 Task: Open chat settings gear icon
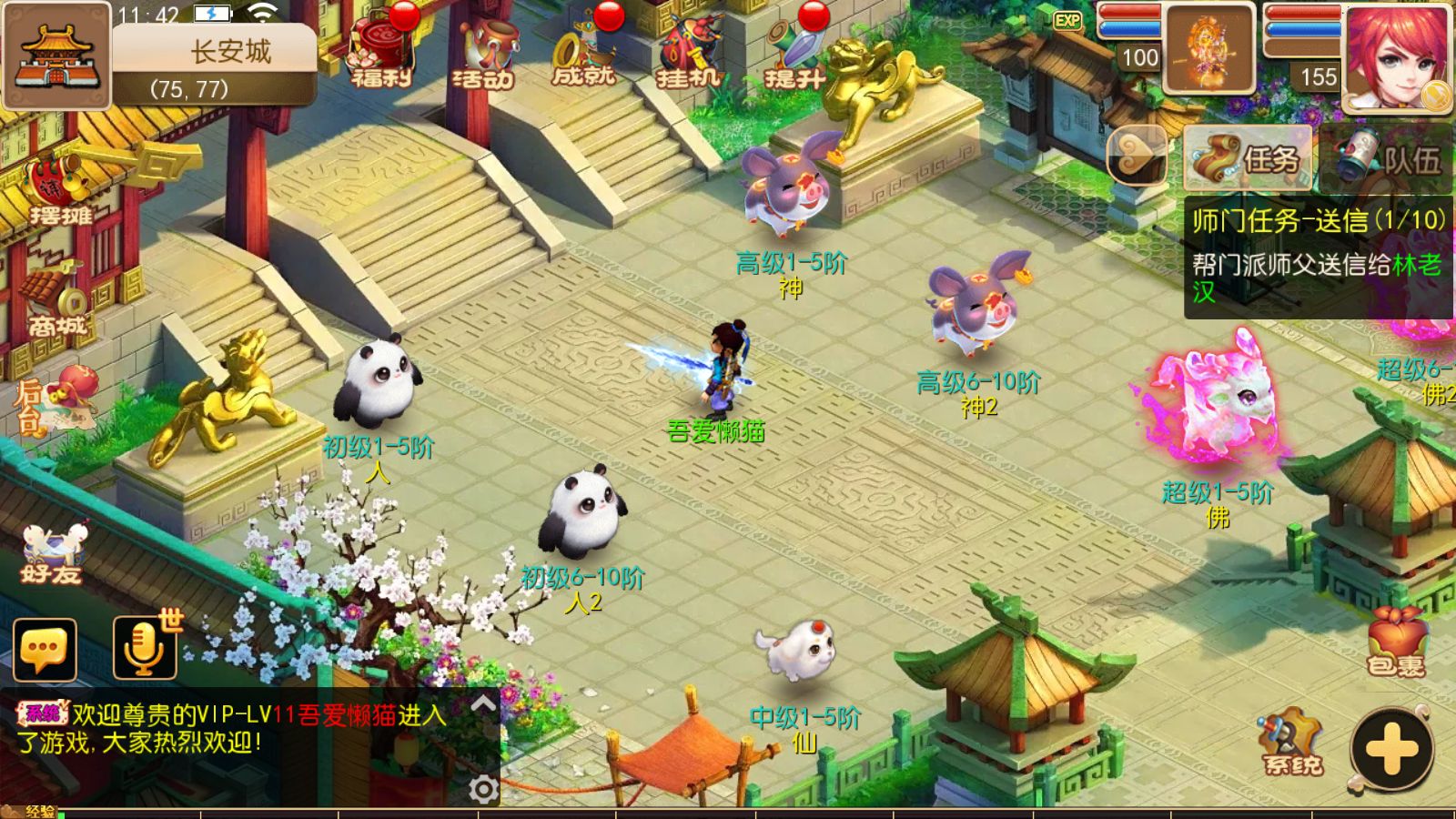(483, 788)
